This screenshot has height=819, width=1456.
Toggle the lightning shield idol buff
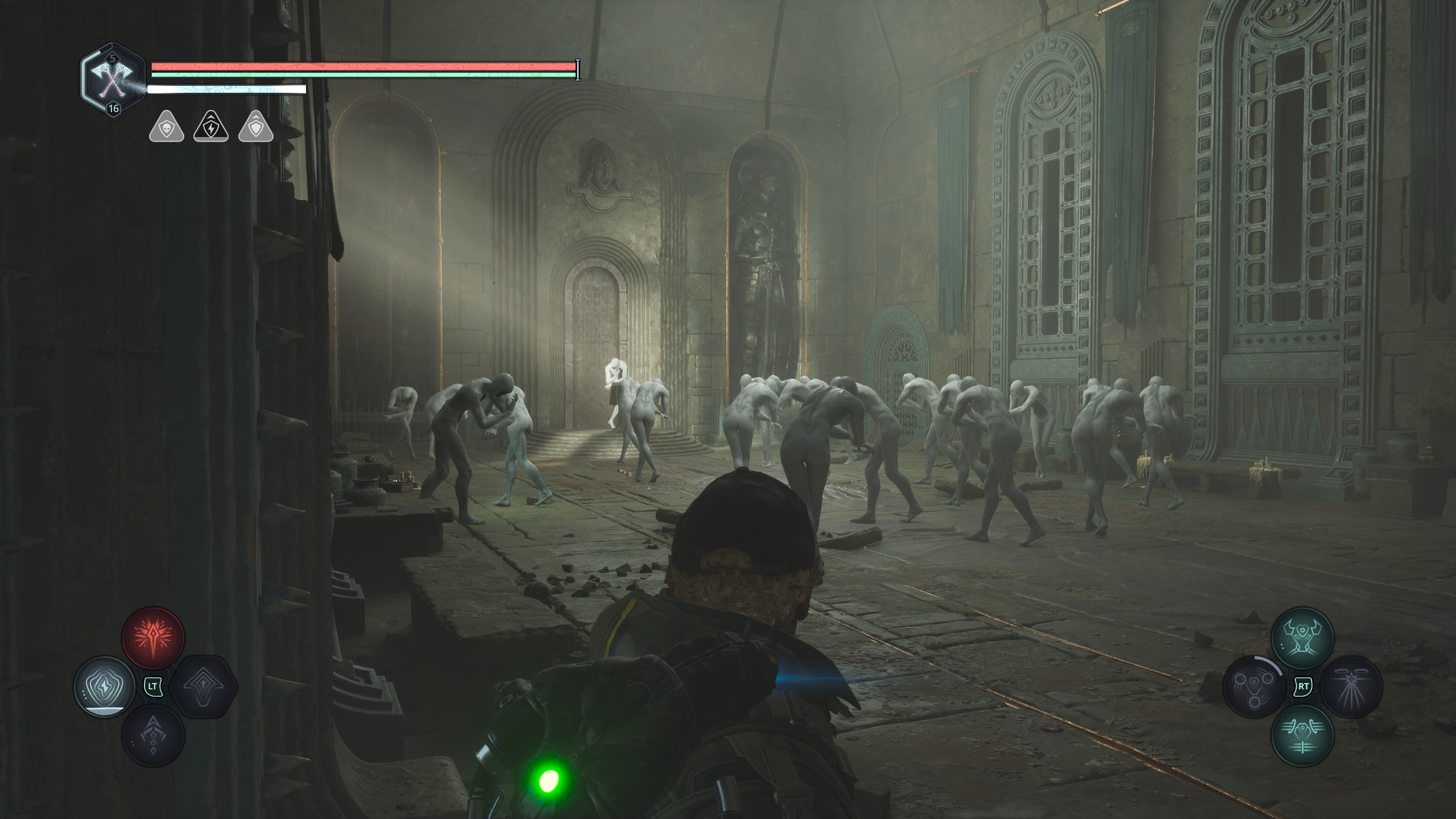[210, 129]
